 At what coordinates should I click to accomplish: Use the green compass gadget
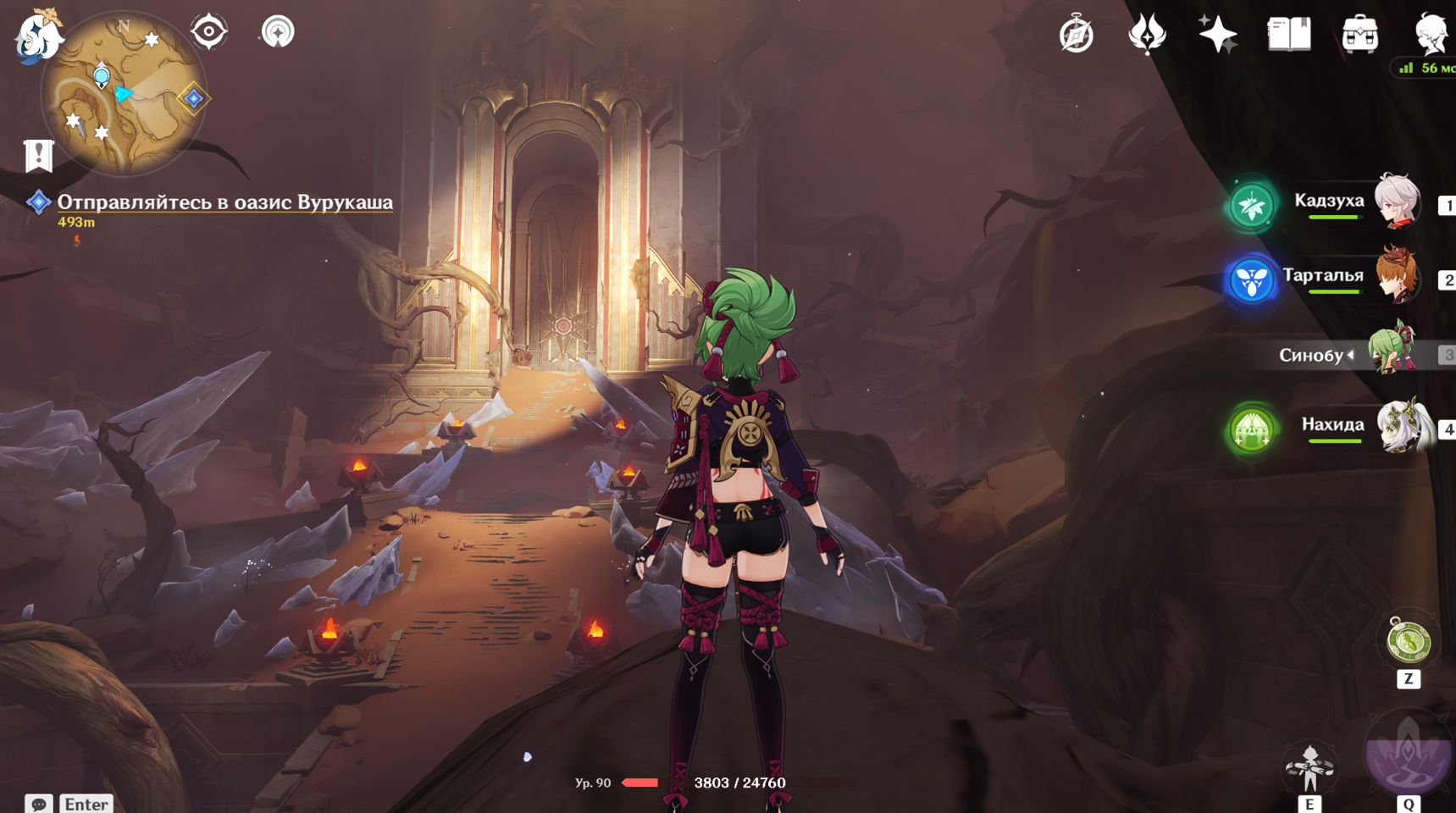[x=1408, y=642]
